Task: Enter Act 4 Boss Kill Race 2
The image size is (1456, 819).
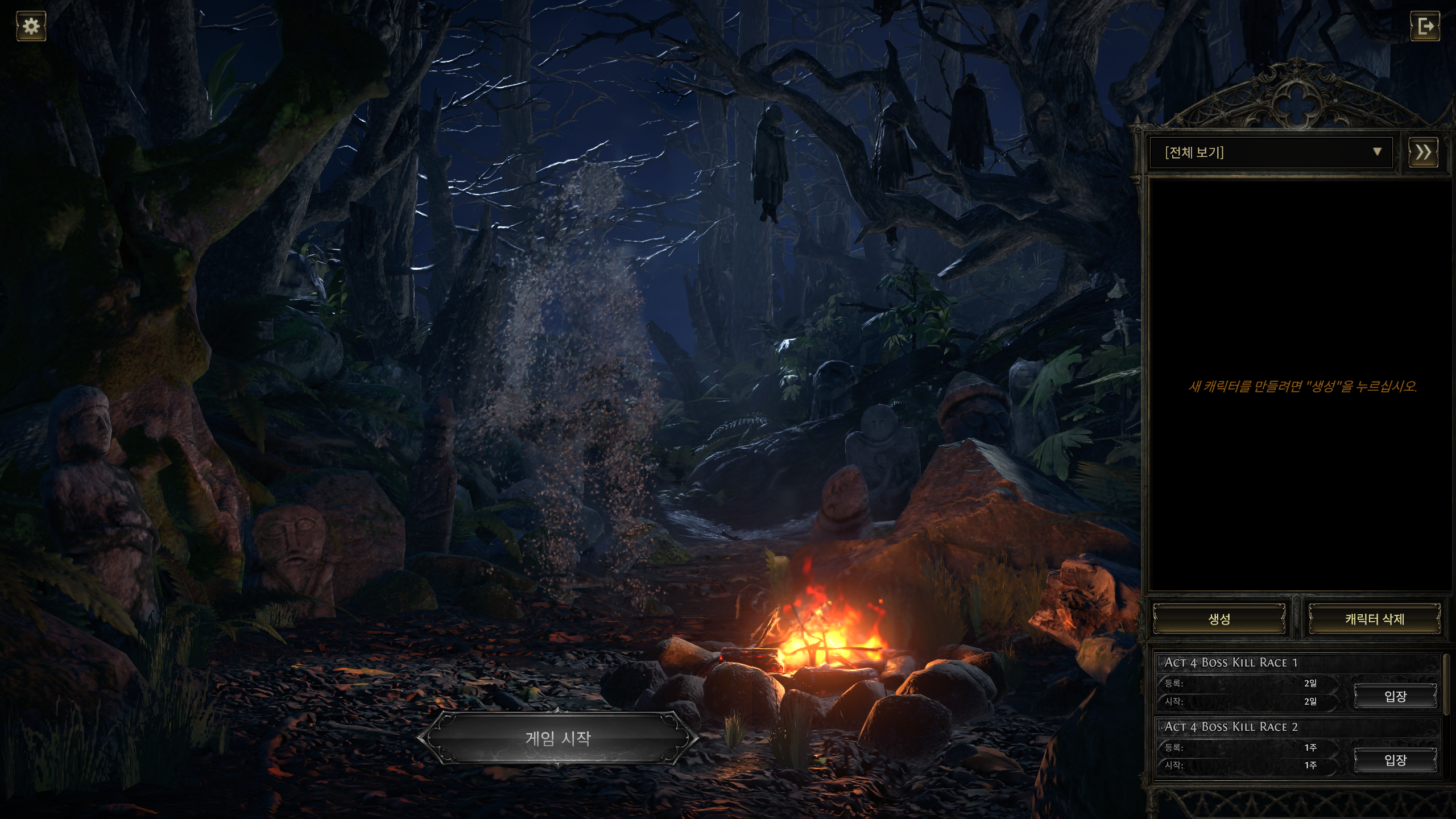Action: coord(1395,760)
